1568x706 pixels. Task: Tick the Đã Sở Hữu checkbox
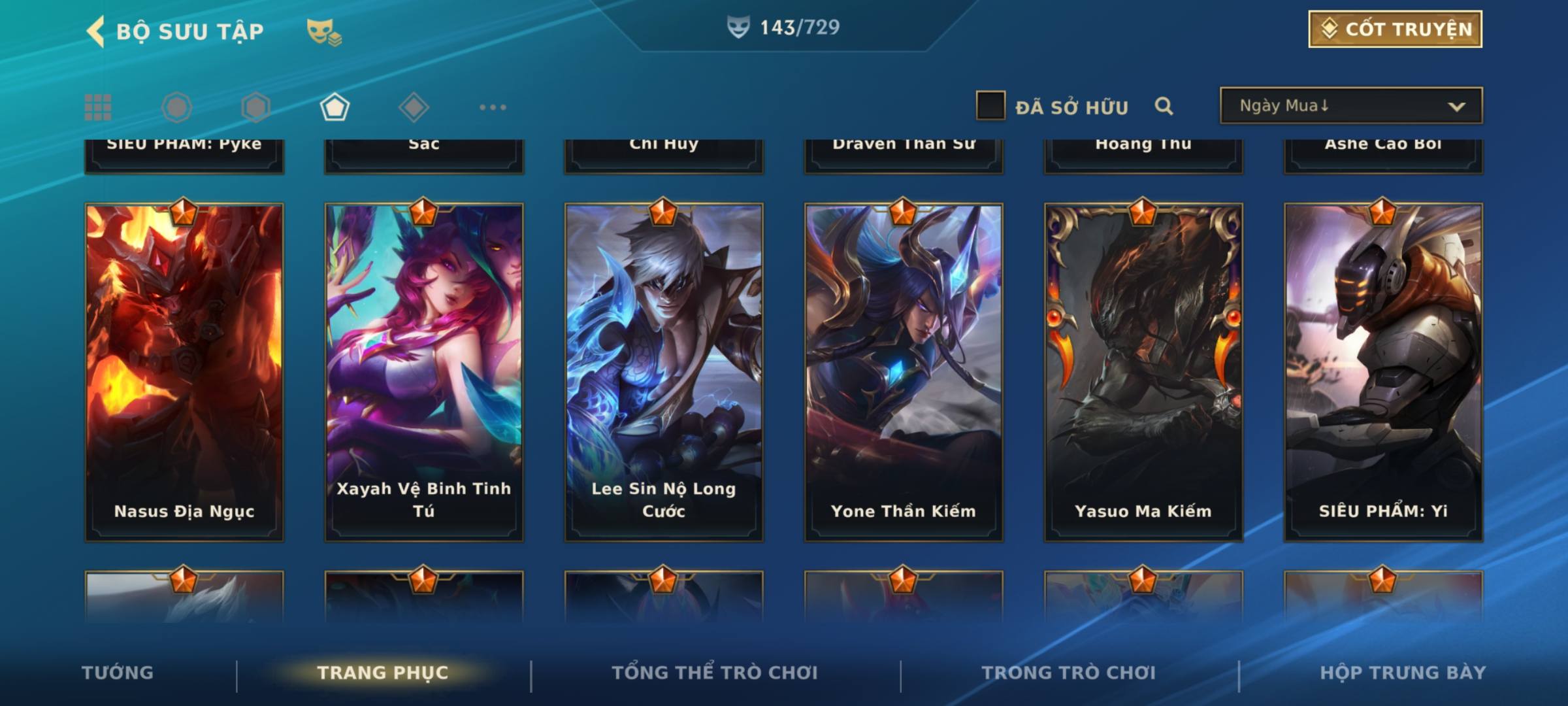click(x=990, y=106)
